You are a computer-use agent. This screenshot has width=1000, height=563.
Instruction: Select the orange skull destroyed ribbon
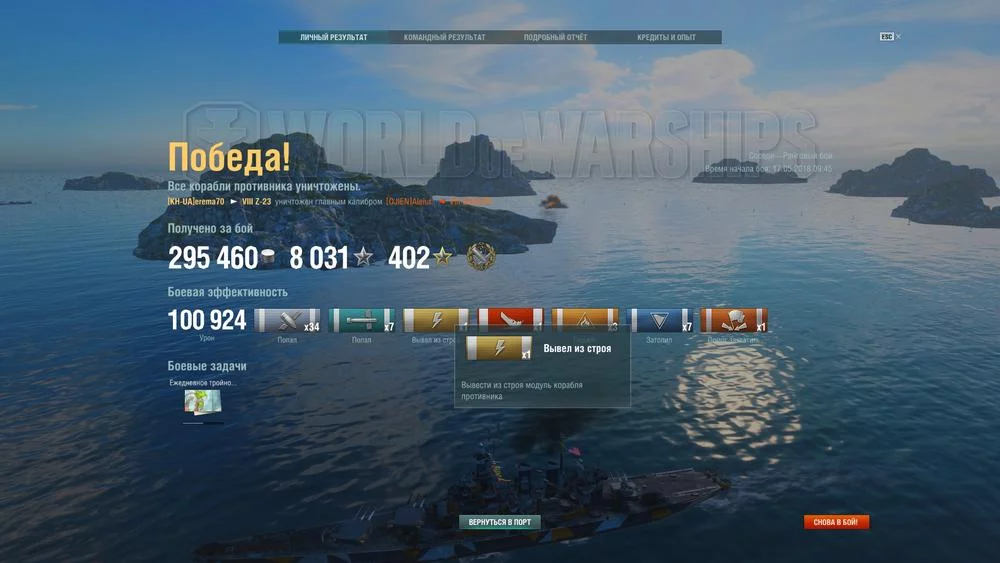click(734, 320)
